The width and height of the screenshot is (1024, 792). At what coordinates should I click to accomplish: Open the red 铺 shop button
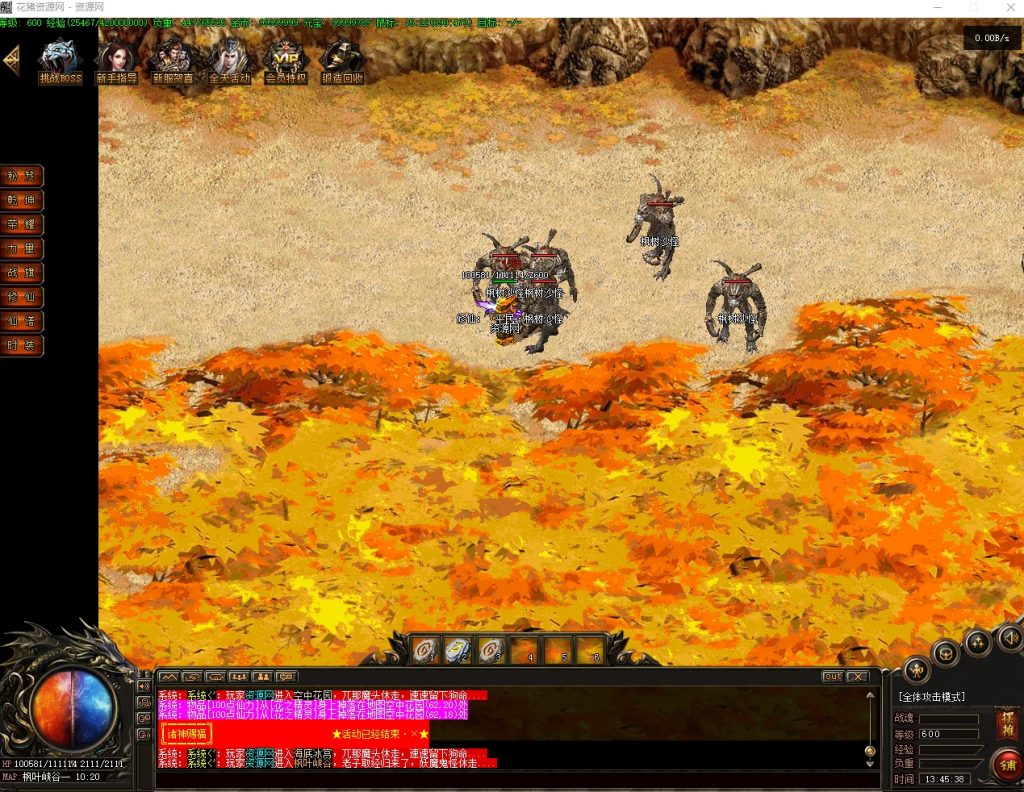click(1005, 766)
